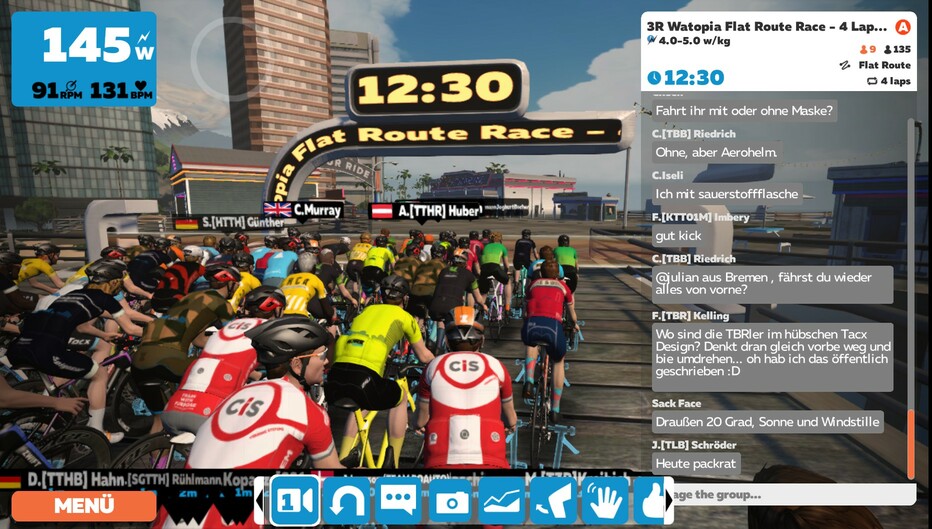Image resolution: width=932 pixels, height=529 pixels.
Task: Take a screenshot with the camera icon
Action: [451, 502]
